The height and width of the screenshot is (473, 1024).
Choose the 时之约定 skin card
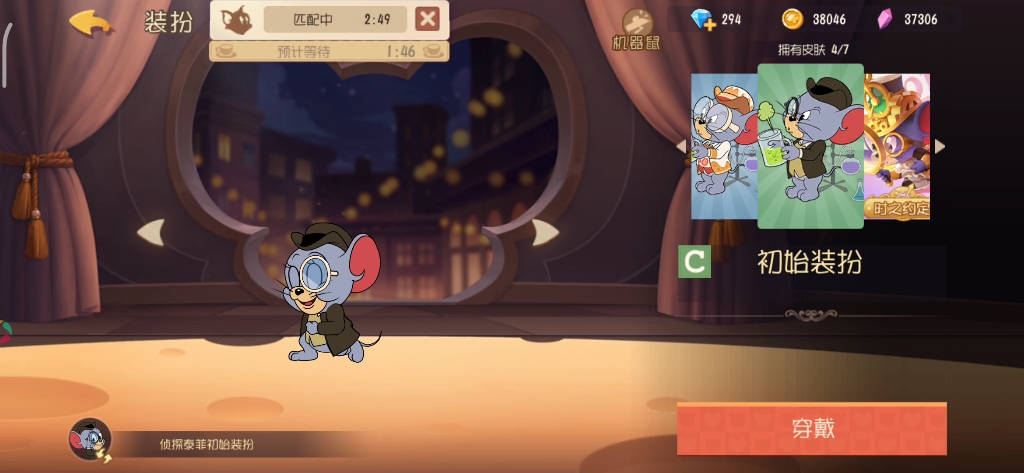898,146
